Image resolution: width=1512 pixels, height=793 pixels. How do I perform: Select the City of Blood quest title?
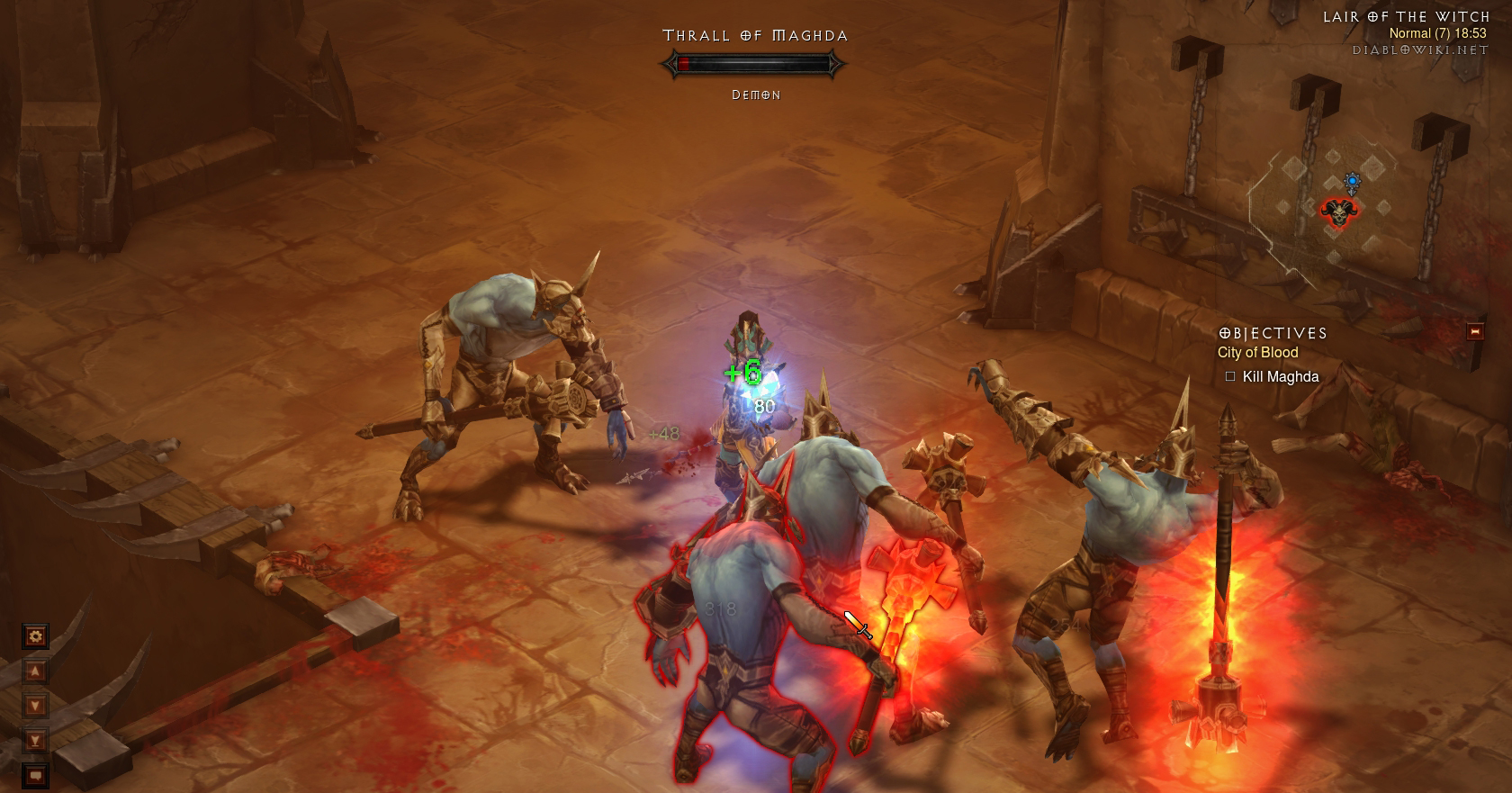[1257, 353]
